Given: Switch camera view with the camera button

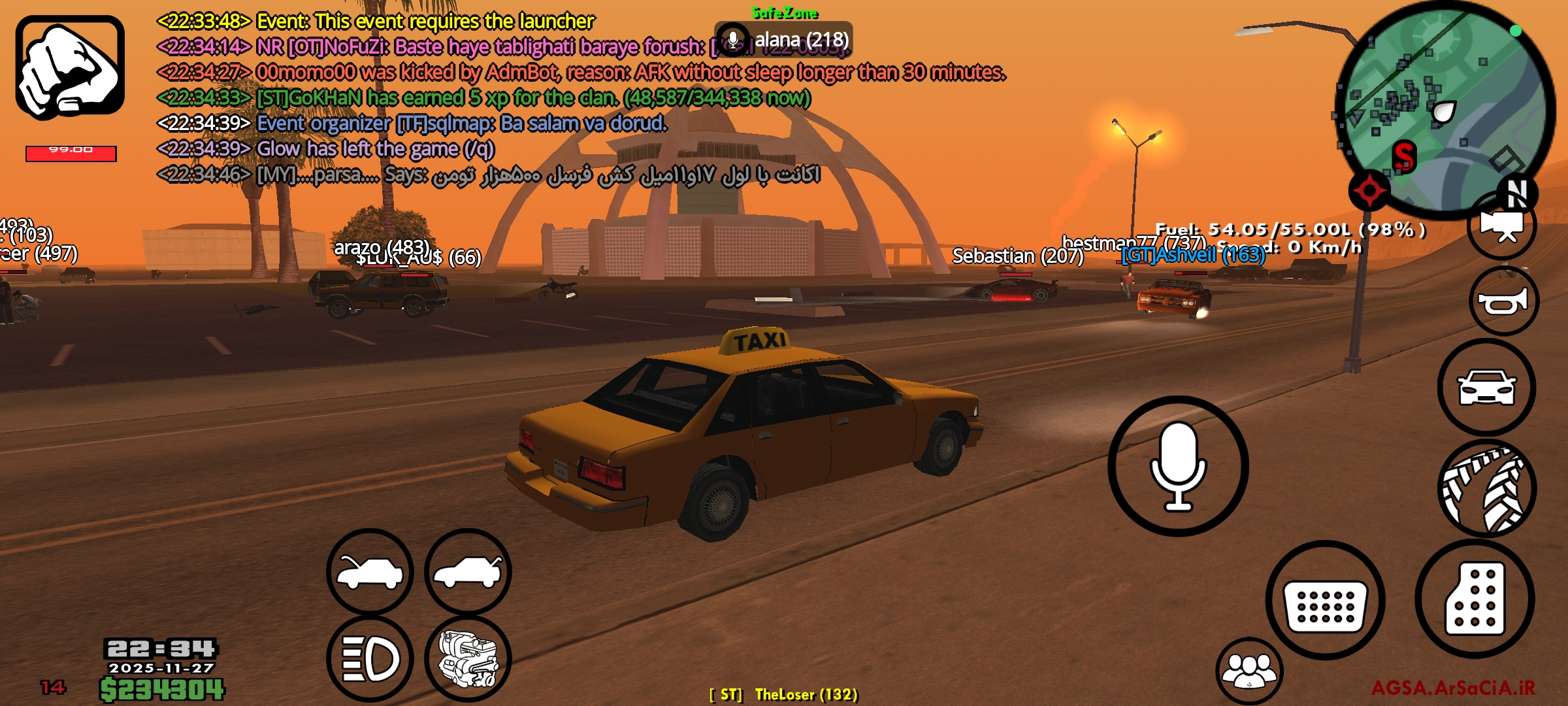Looking at the screenshot, I should [x=1501, y=227].
